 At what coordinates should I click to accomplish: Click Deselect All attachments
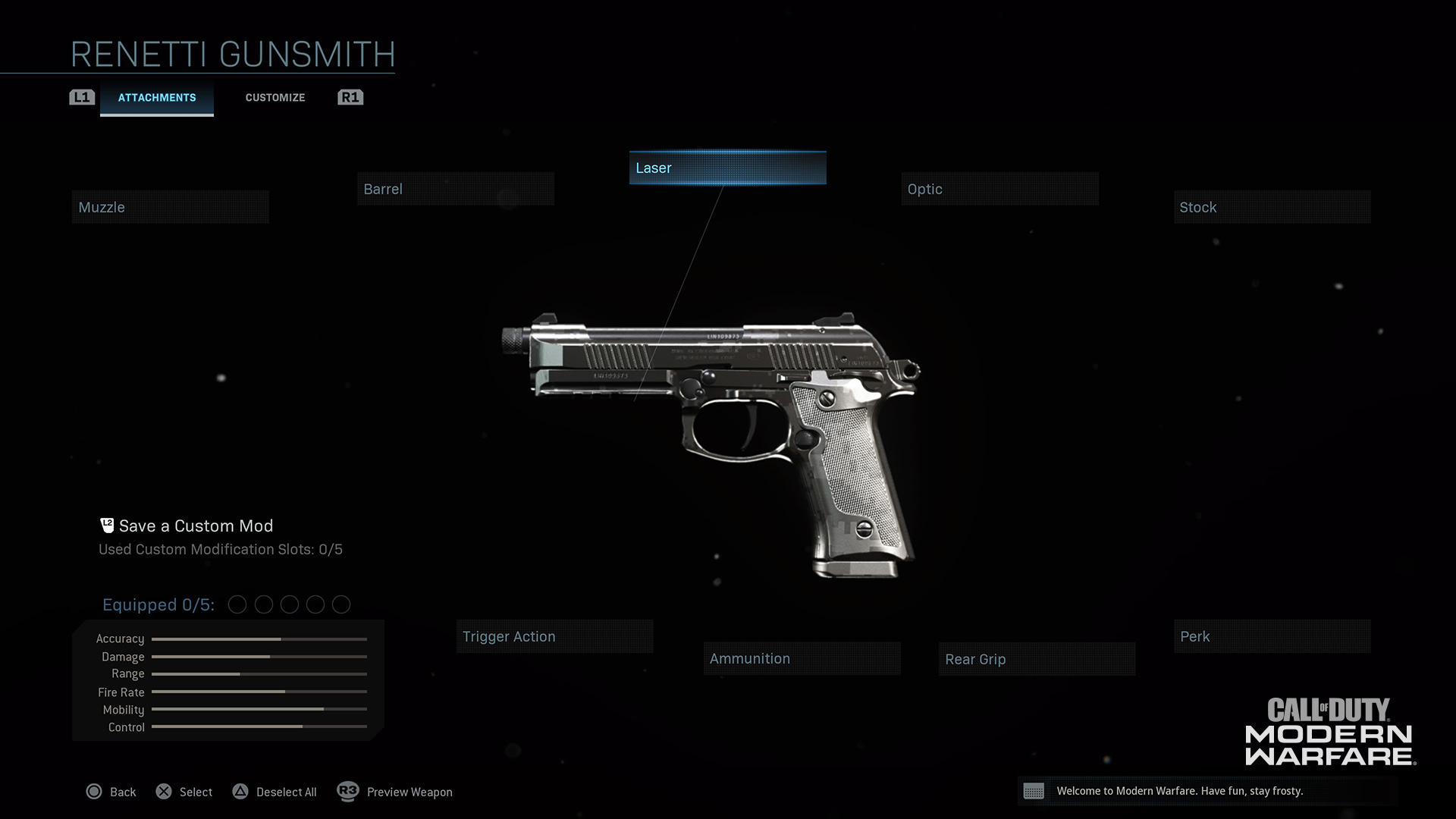click(275, 792)
